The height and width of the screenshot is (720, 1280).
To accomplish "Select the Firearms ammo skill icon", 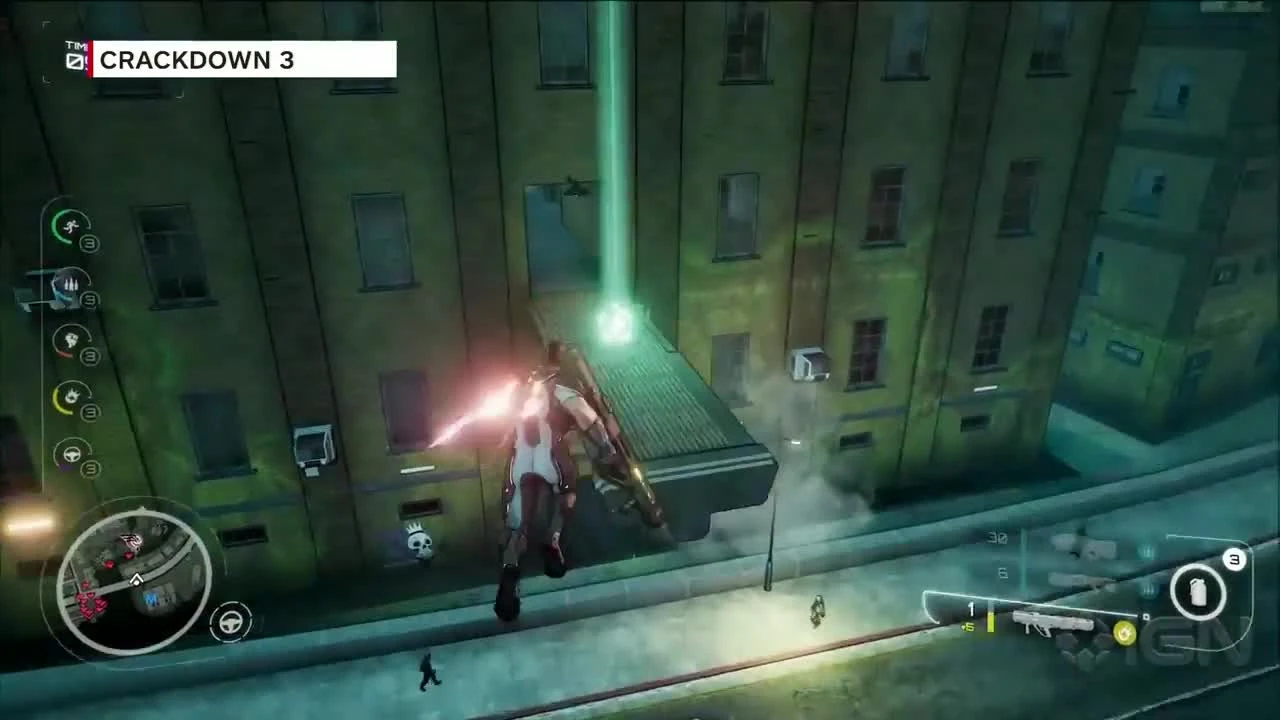I will pyautogui.click(x=73, y=285).
